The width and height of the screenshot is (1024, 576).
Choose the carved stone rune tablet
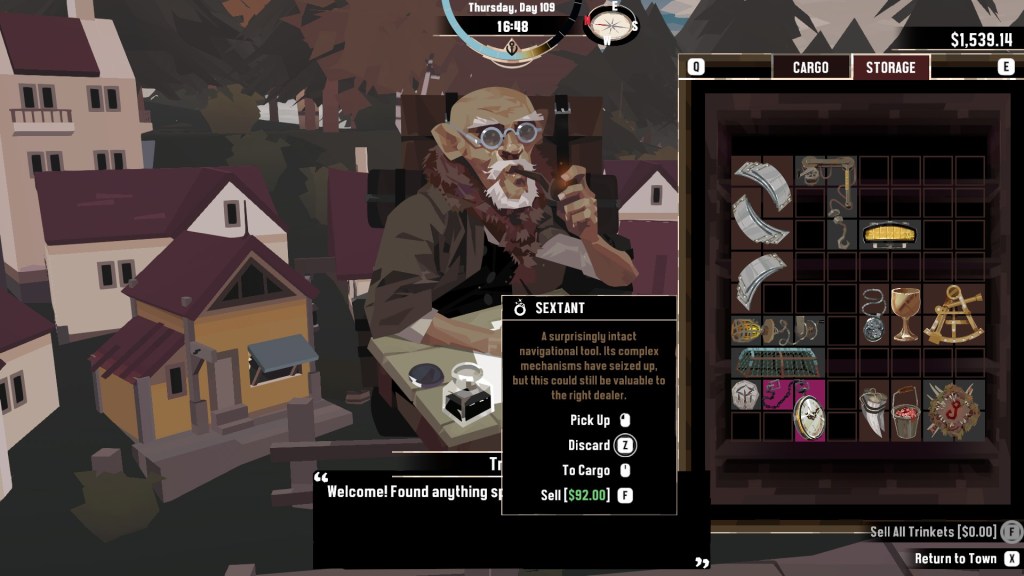[745, 393]
